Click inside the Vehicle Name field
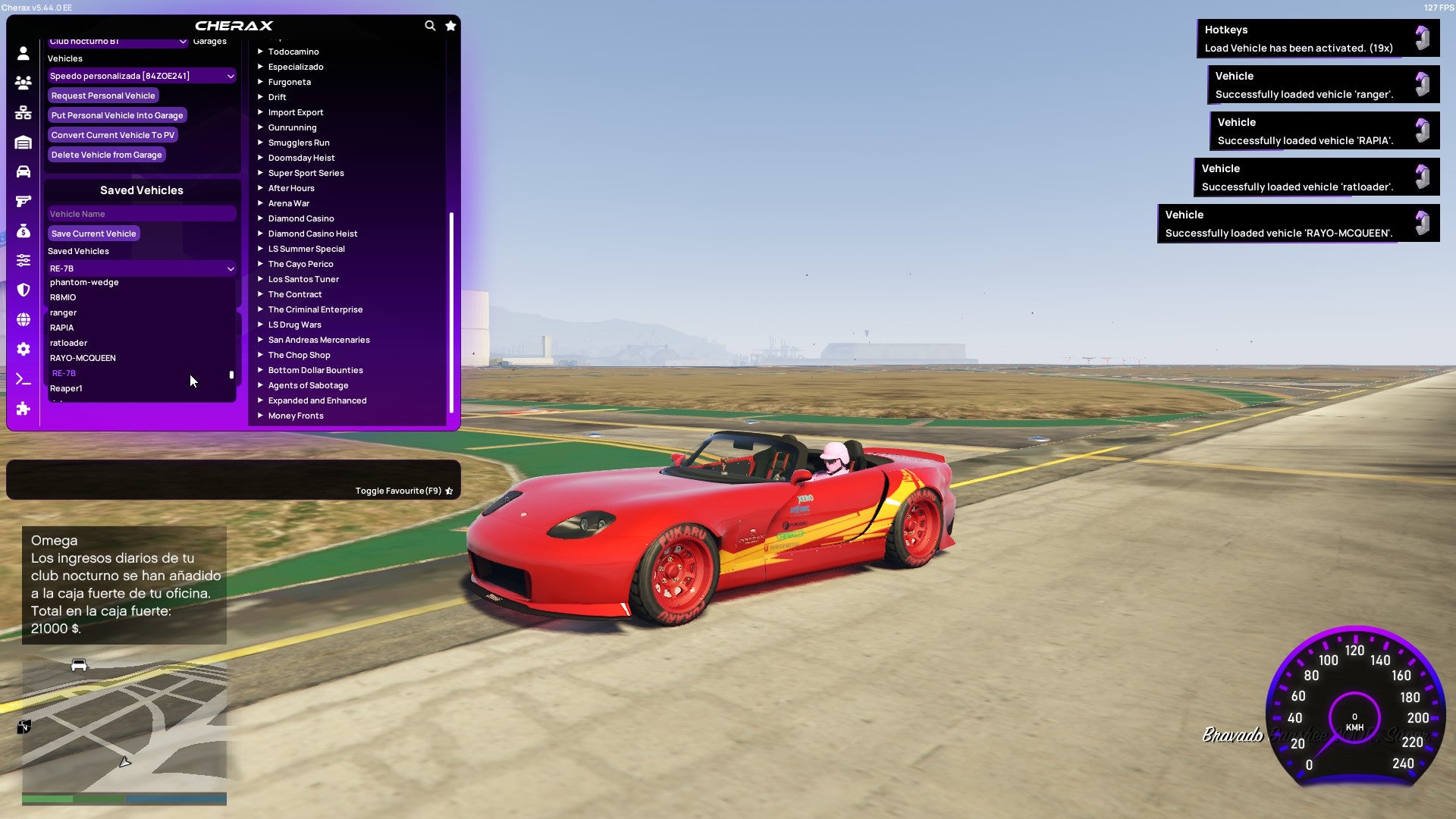Viewport: 1456px width, 819px height. (x=141, y=213)
